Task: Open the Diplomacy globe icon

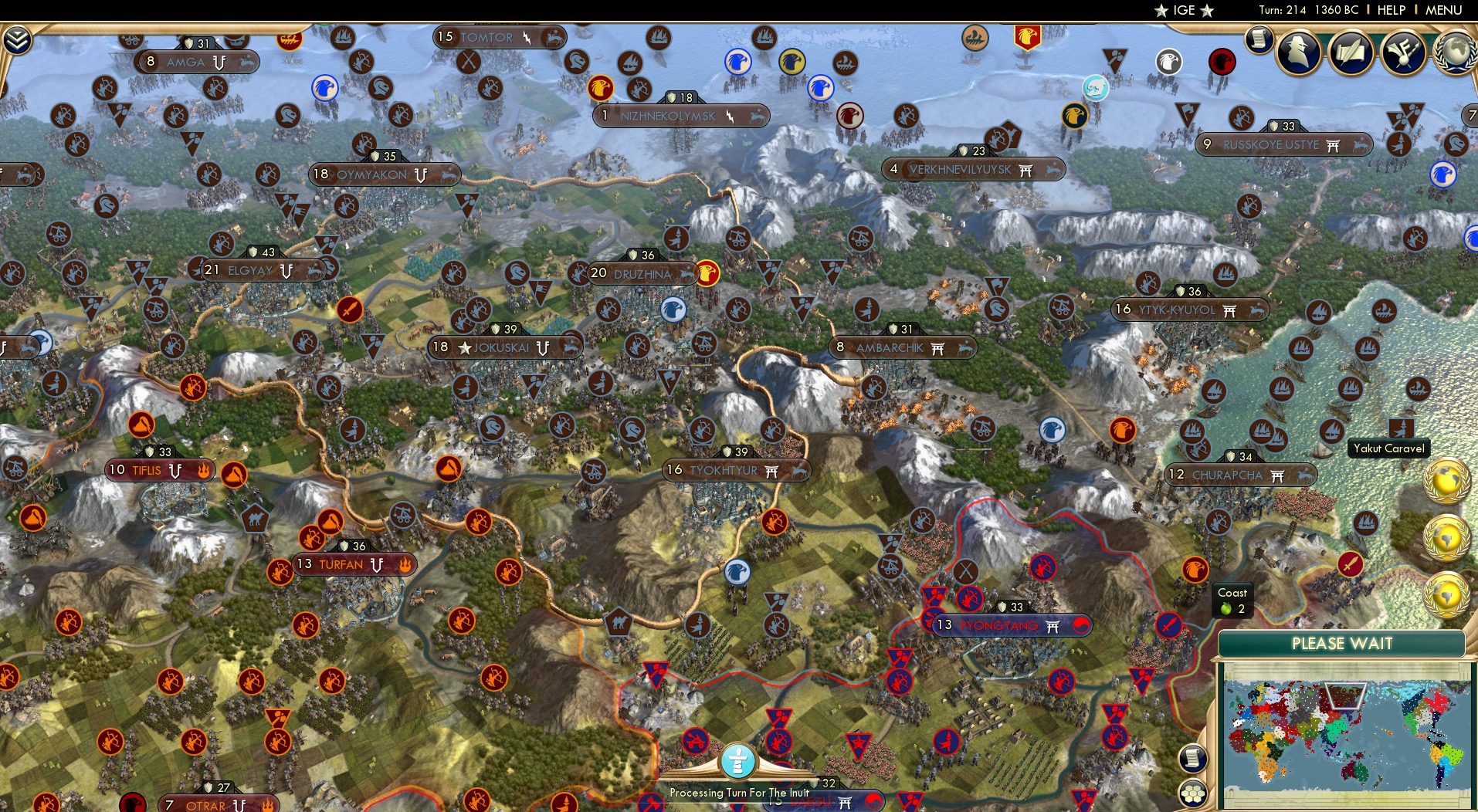Action: [1456, 54]
